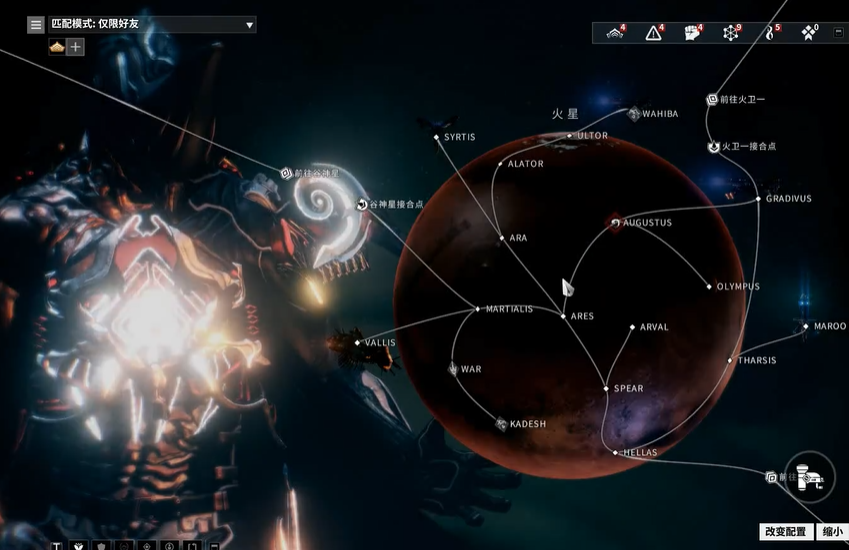
Task: Choose the OLYMPUS mission node
Action: [710, 287]
